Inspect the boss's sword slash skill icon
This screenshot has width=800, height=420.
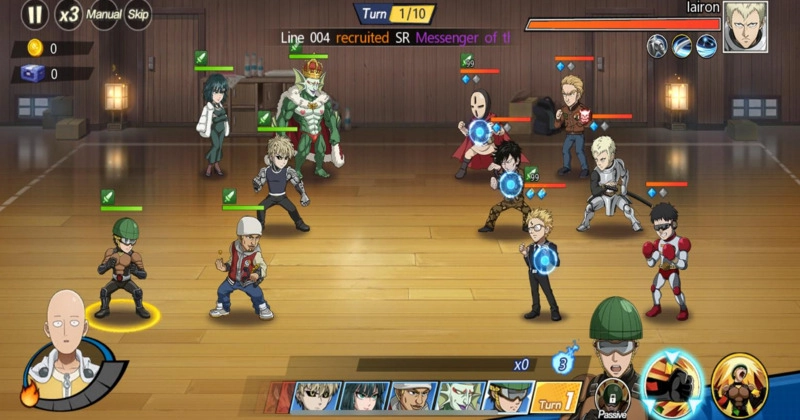pos(682,44)
